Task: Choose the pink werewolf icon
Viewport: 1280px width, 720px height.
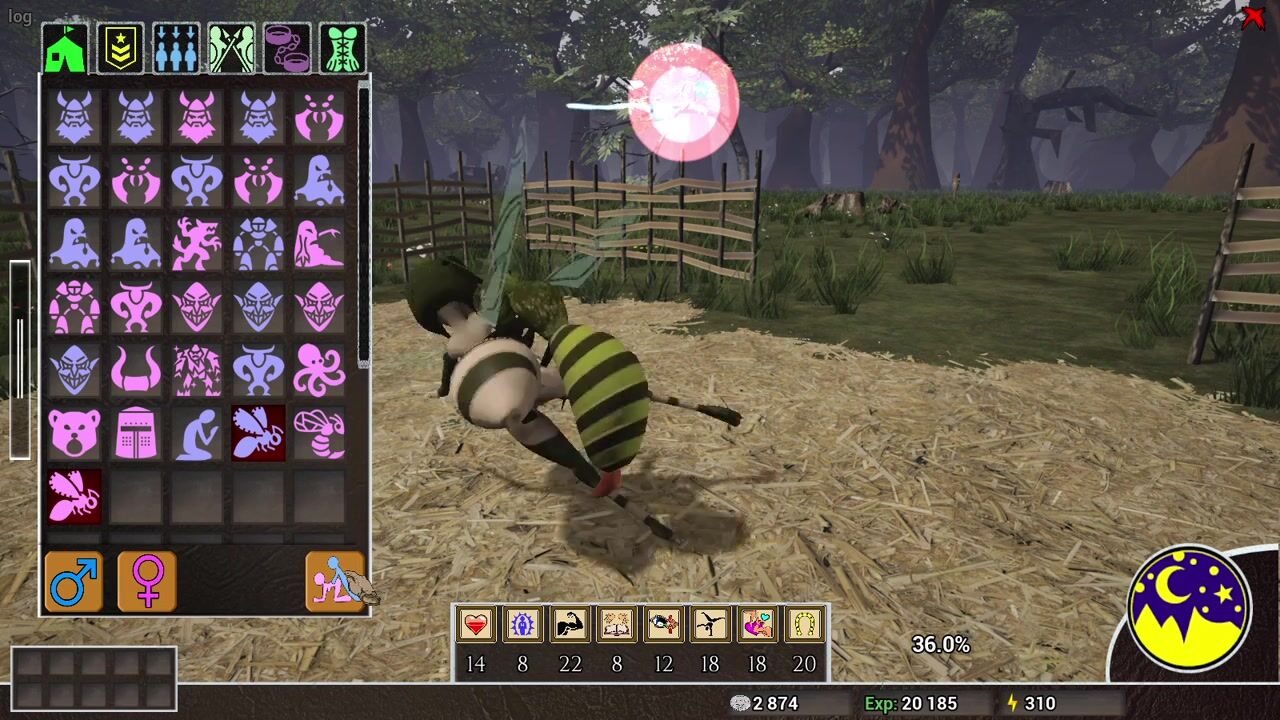Action: (197, 244)
